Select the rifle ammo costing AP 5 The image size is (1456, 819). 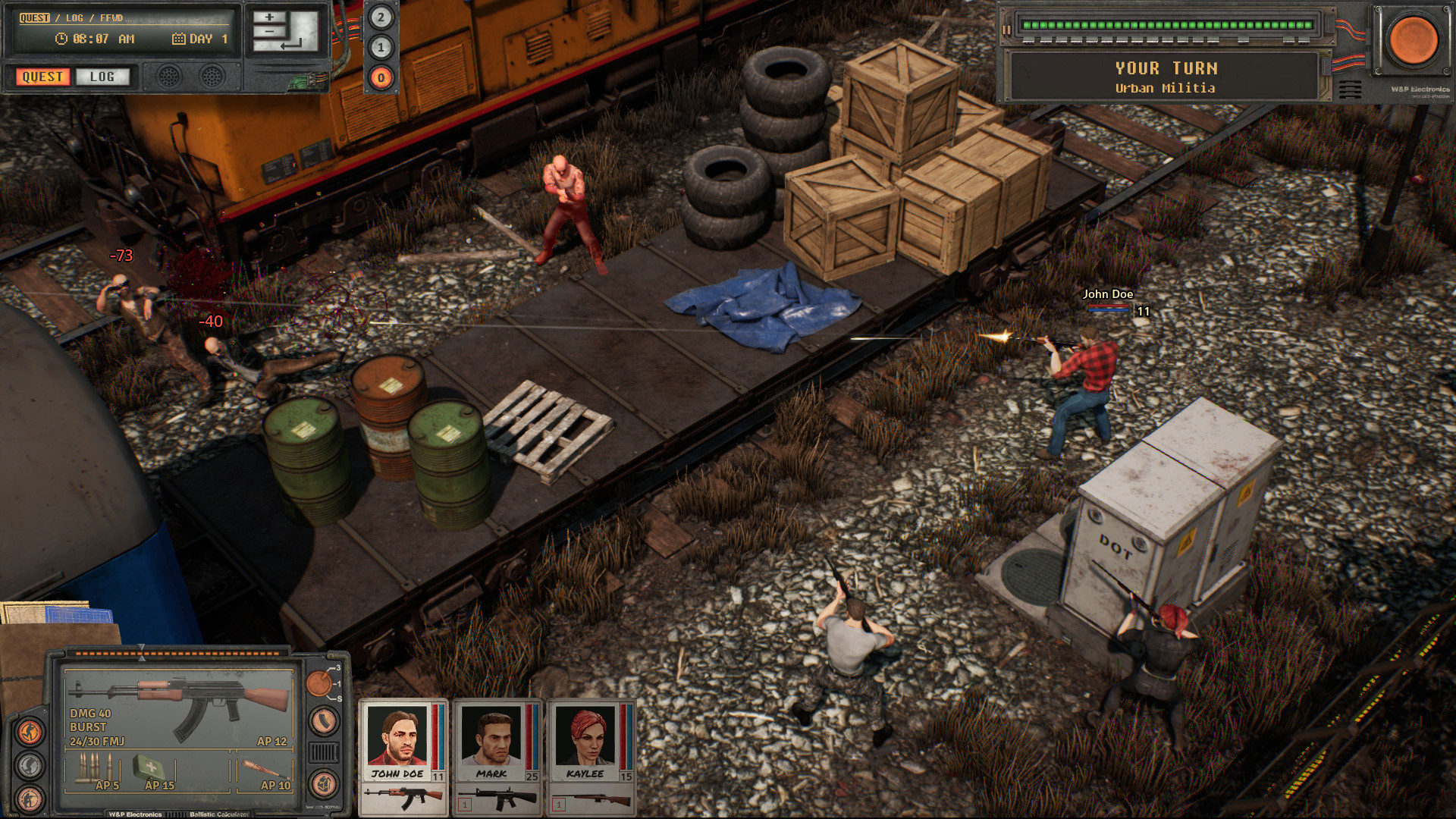tap(95, 769)
